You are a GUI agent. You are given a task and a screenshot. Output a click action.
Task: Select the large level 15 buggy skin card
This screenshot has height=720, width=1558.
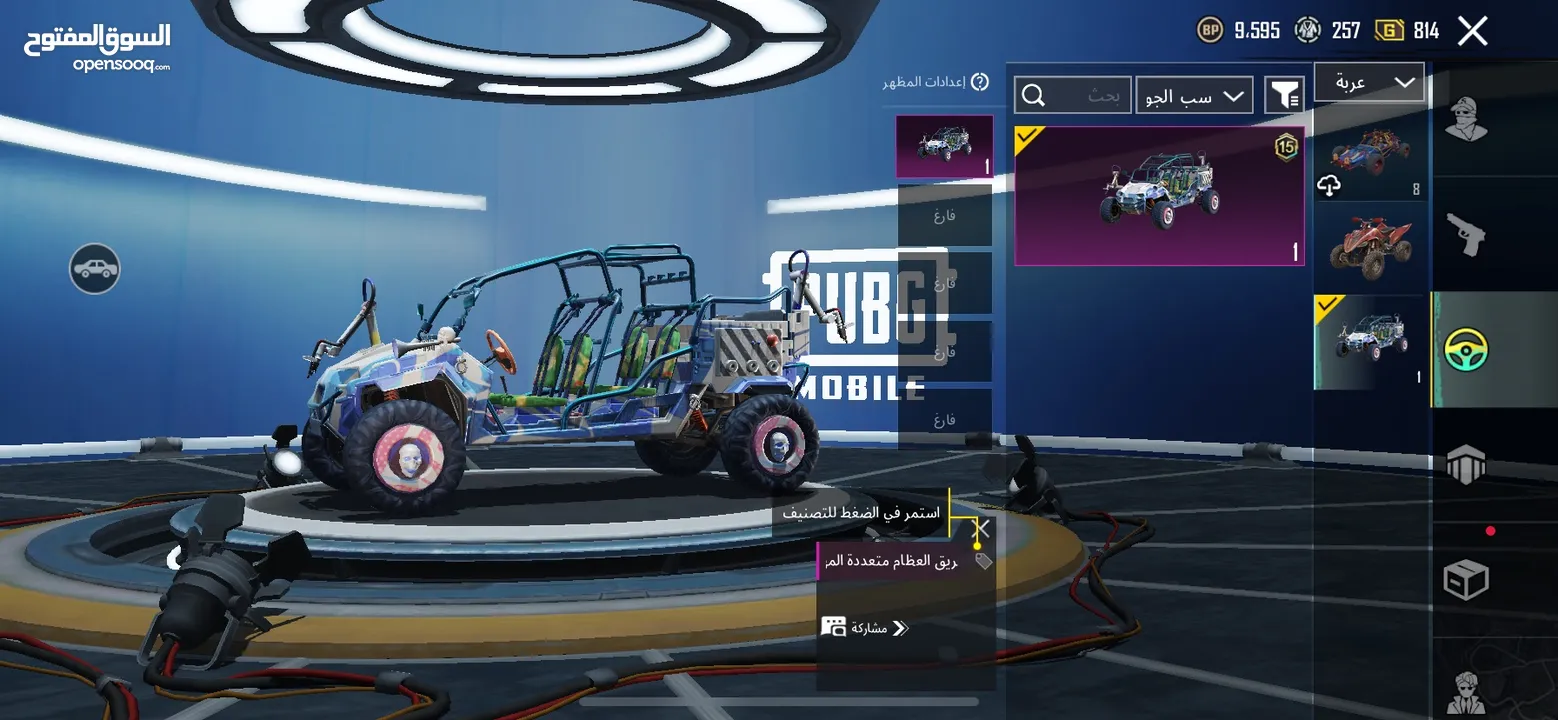pyautogui.click(x=1159, y=196)
